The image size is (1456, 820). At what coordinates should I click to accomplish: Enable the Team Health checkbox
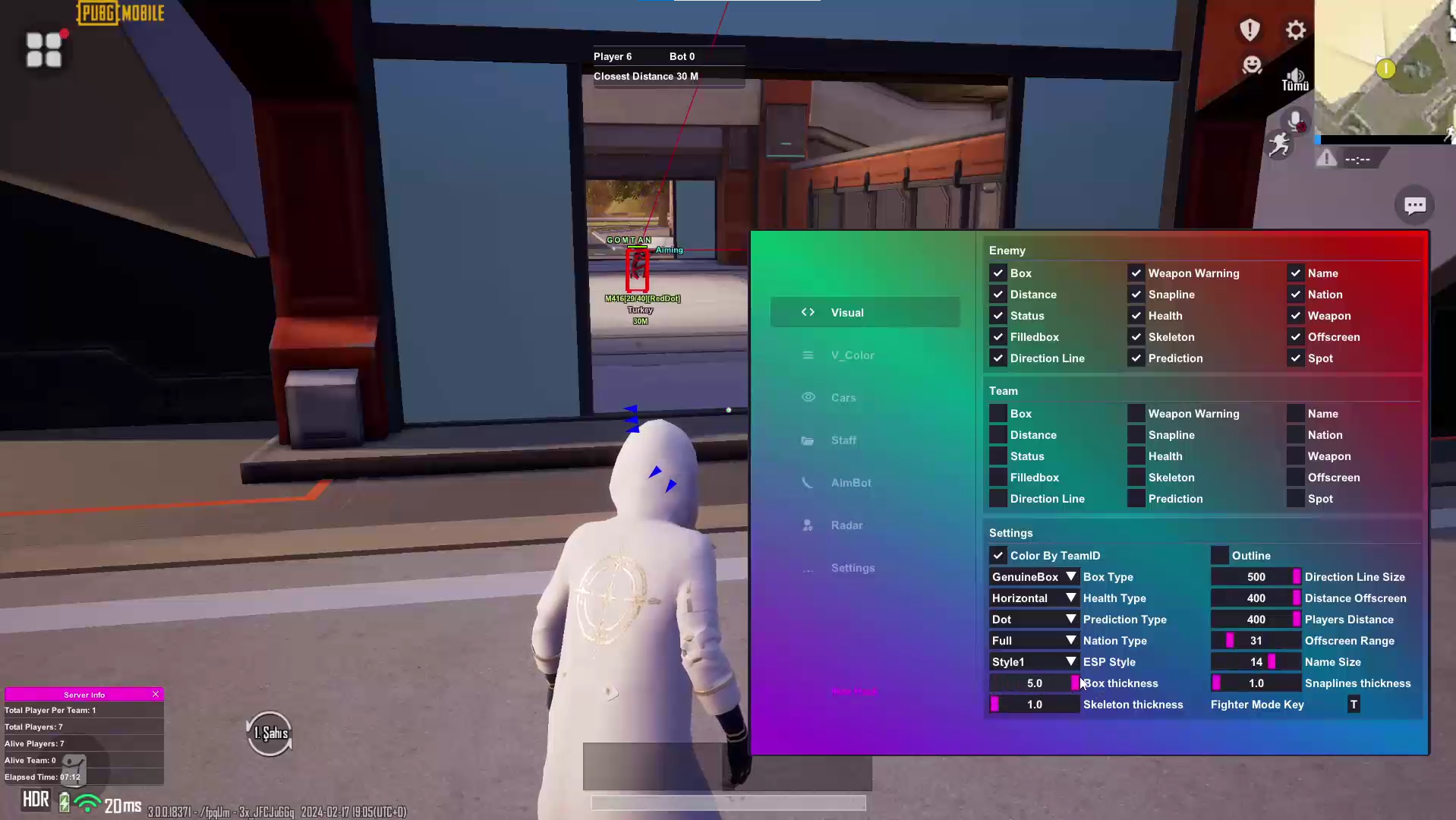click(x=1136, y=456)
